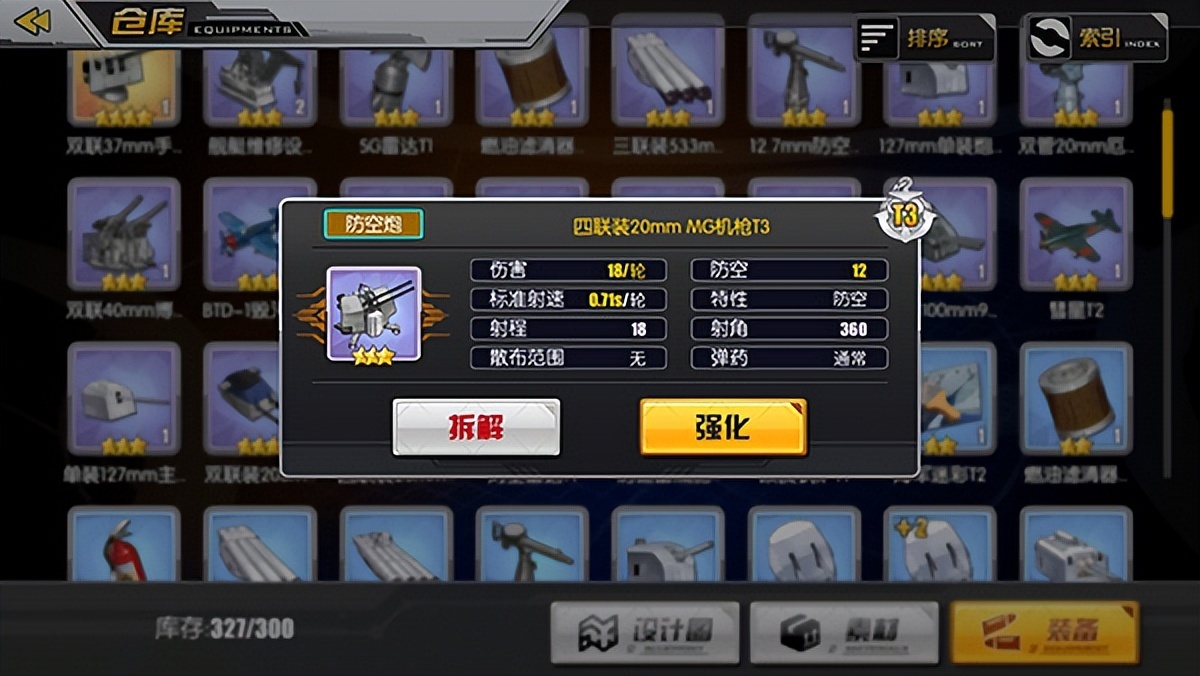Image resolution: width=1200 pixels, height=676 pixels.
Task: Go back with the double-arrow button
Action: [x=32, y=21]
